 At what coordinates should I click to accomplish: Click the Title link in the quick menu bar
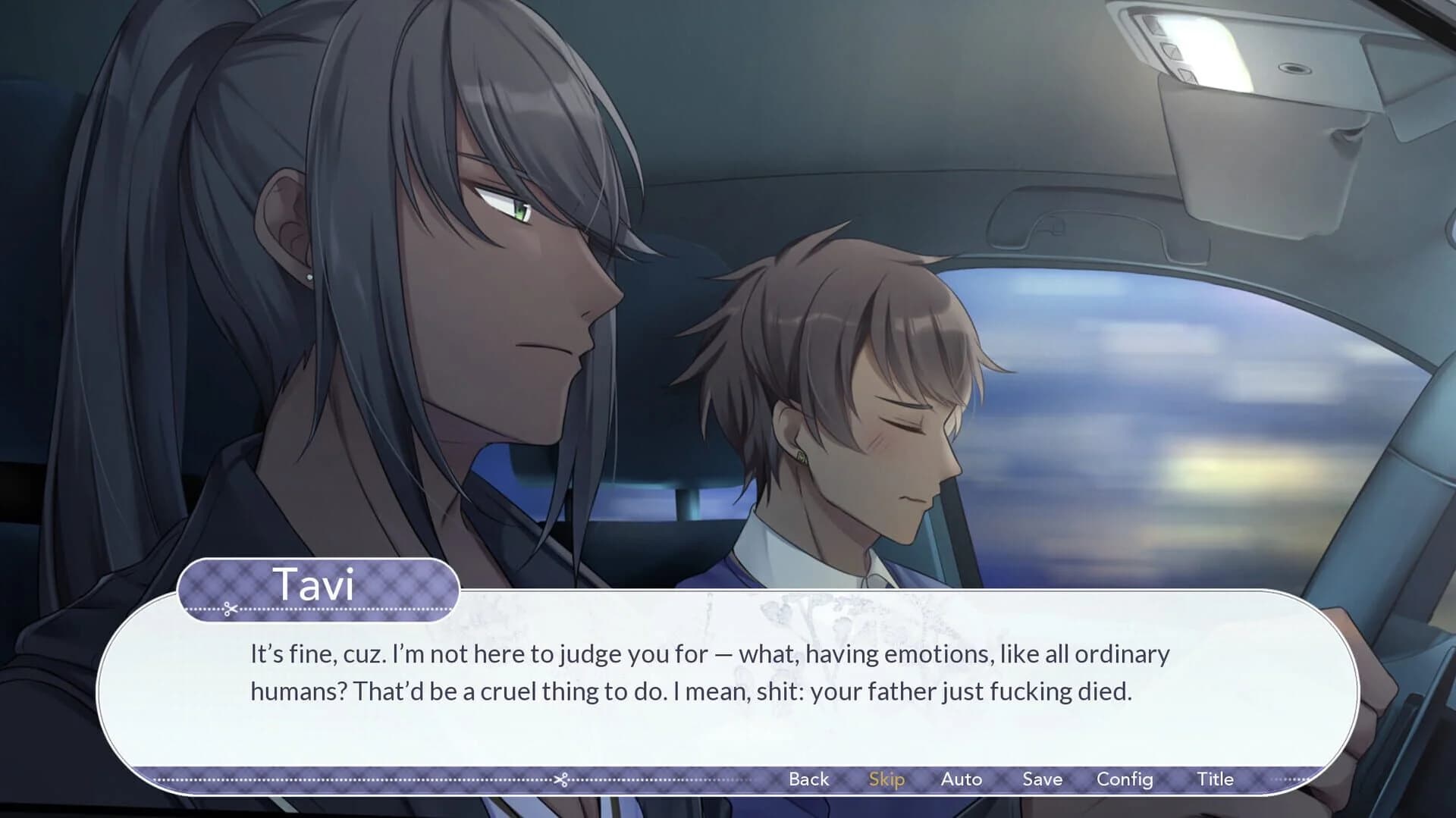pyautogui.click(x=1216, y=779)
